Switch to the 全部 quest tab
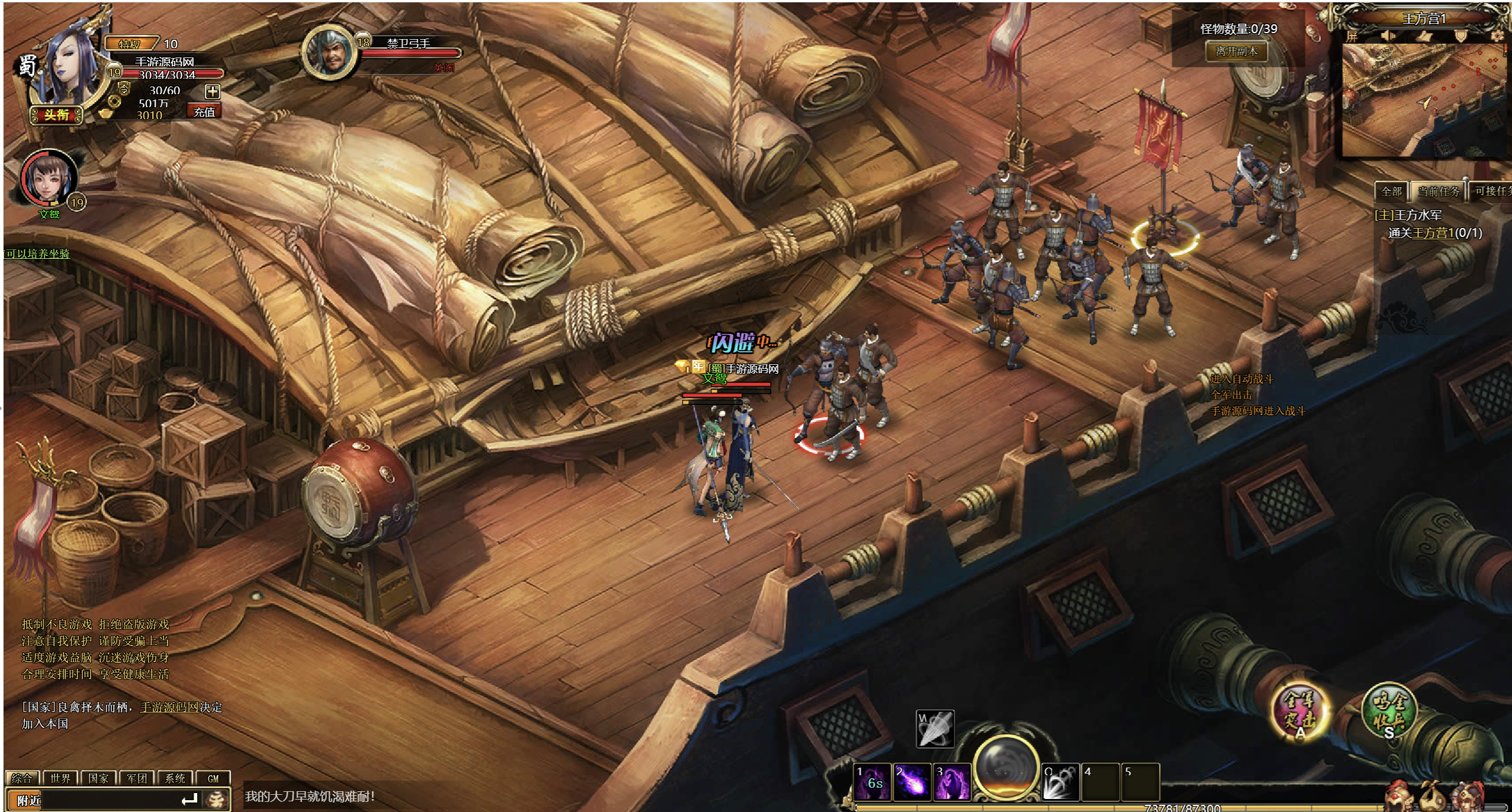This screenshot has width=1512, height=812. (1391, 191)
